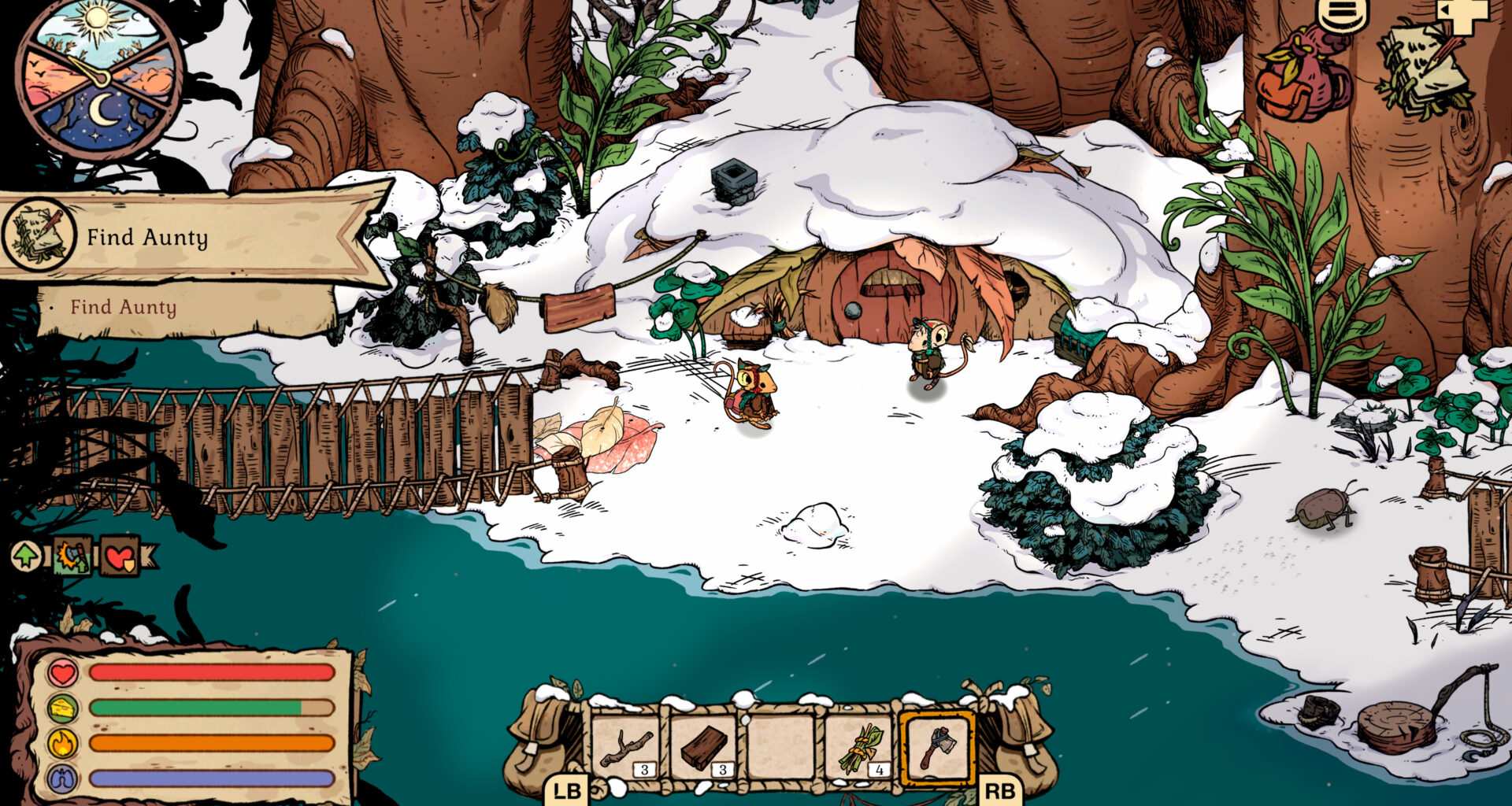Screen dimensions: 1512x806
Task: Click the flame warmth icon
Action: [x=61, y=743]
